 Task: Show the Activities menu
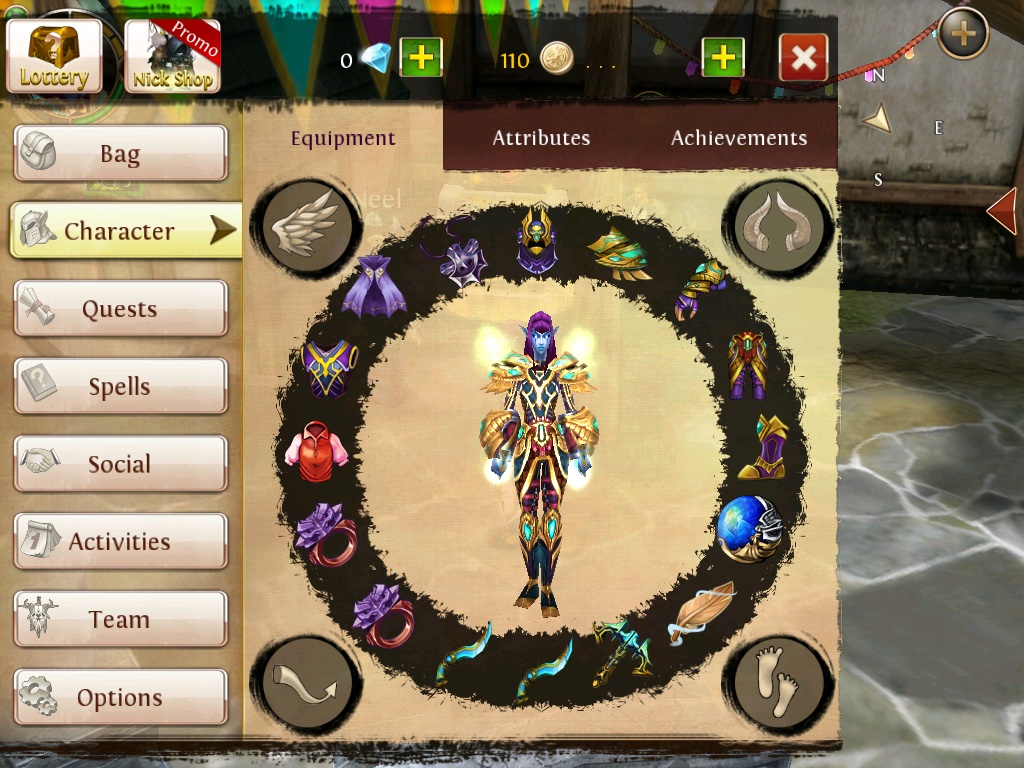pyautogui.click(x=120, y=542)
